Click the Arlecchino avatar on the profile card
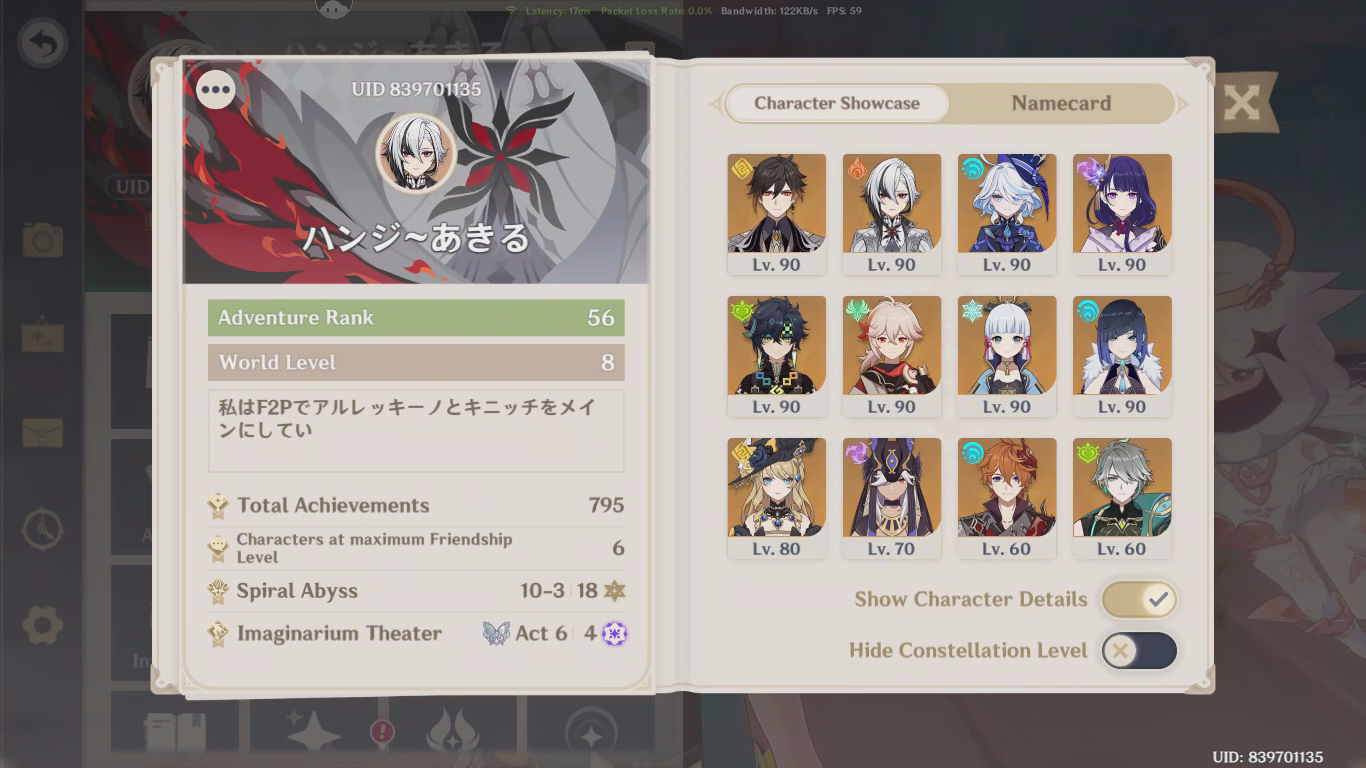This screenshot has width=1366, height=768. 416,153
